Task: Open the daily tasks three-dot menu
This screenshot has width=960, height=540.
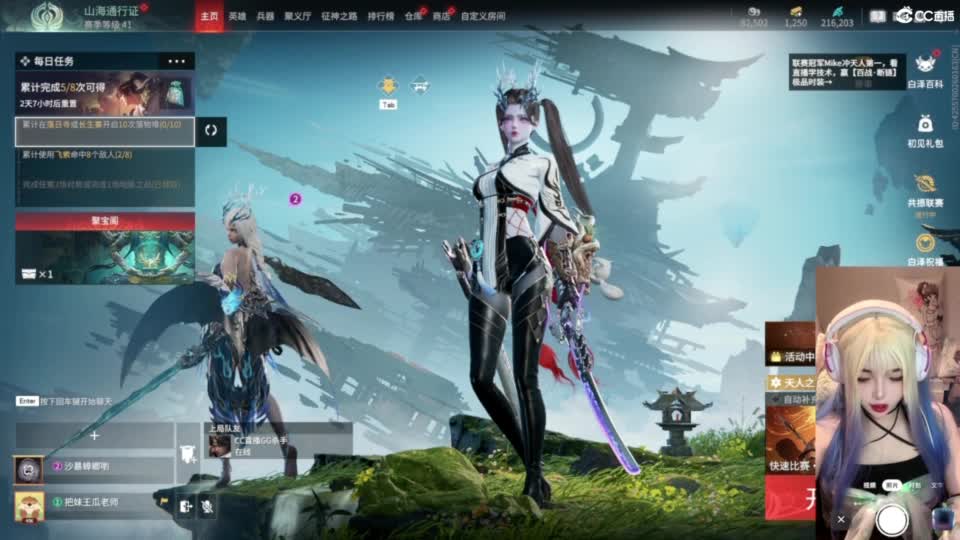Action: point(177,61)
